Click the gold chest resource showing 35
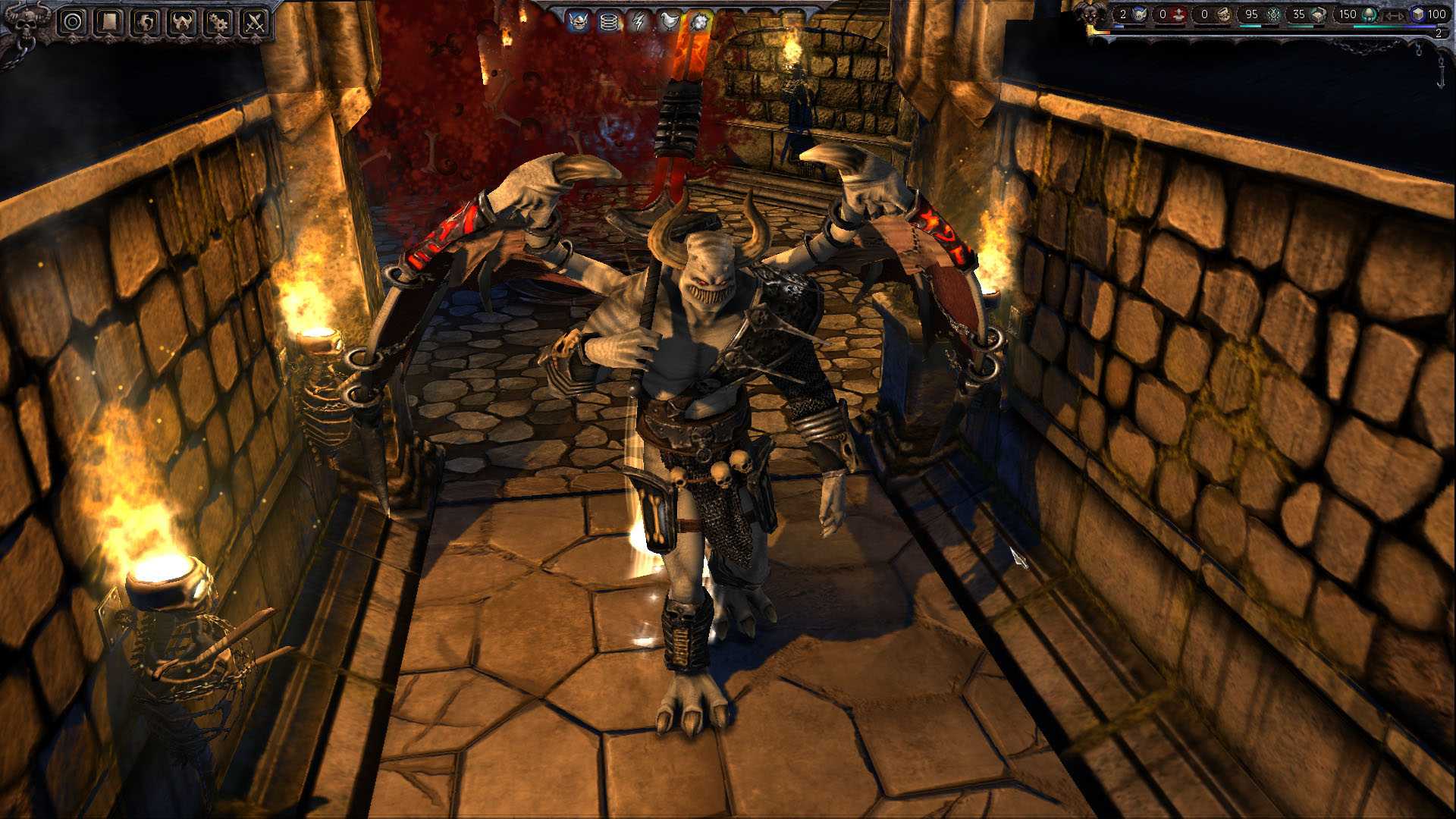Image resolution: width=1456 pixels, height=819 pixels. (1309, 14)
